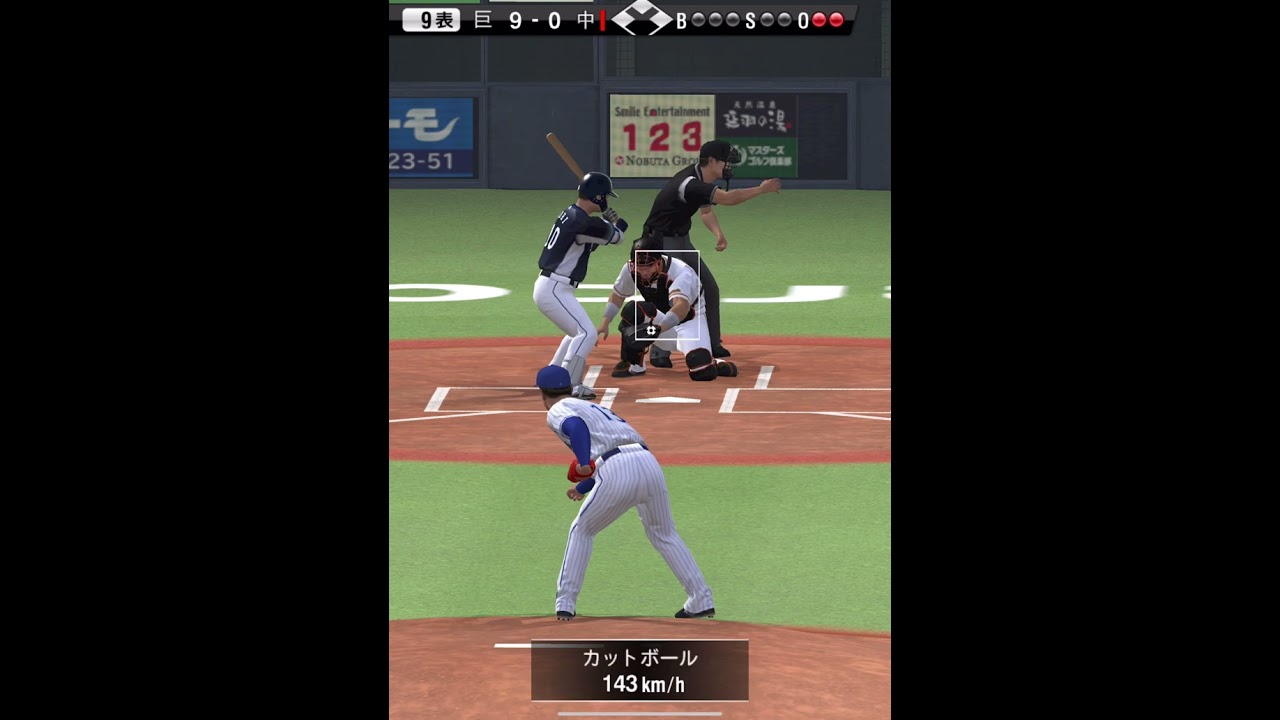The width and height of the screenshot is (1280, 720).
Task: Click the 中 team abbreviation on scoreboard
Action: tap(583, 18)
